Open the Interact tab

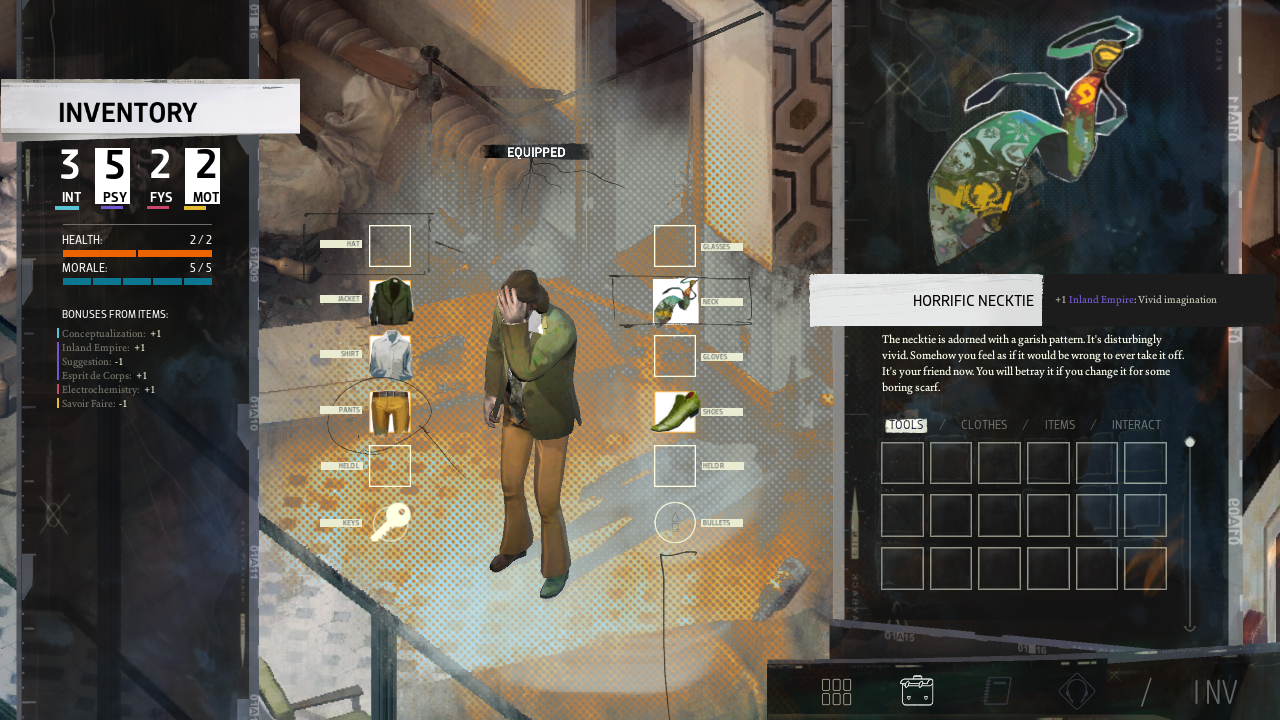(x=1136, y=425)
